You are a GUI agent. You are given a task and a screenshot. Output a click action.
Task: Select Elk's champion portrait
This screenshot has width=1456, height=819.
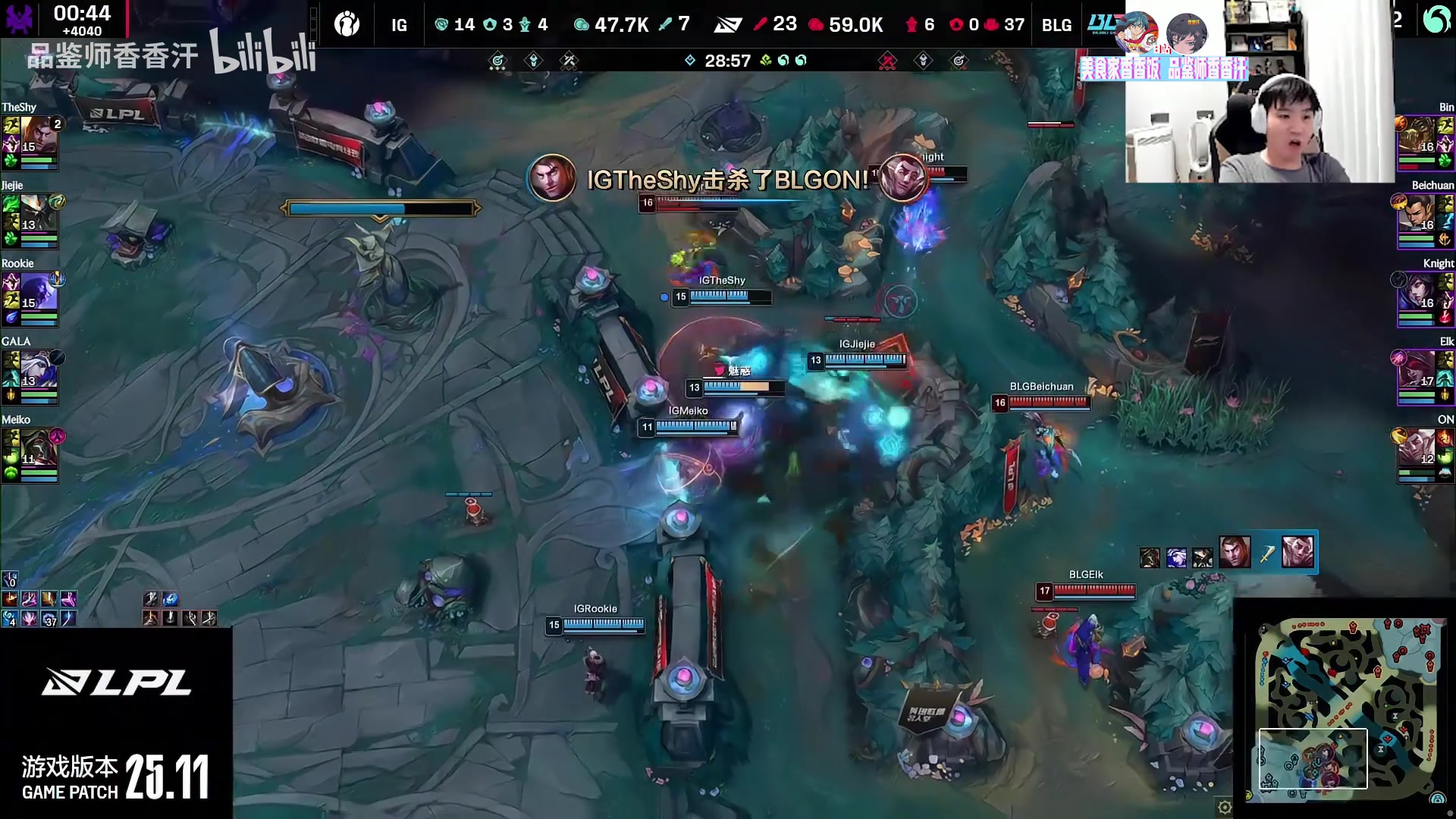[1418, 371]
